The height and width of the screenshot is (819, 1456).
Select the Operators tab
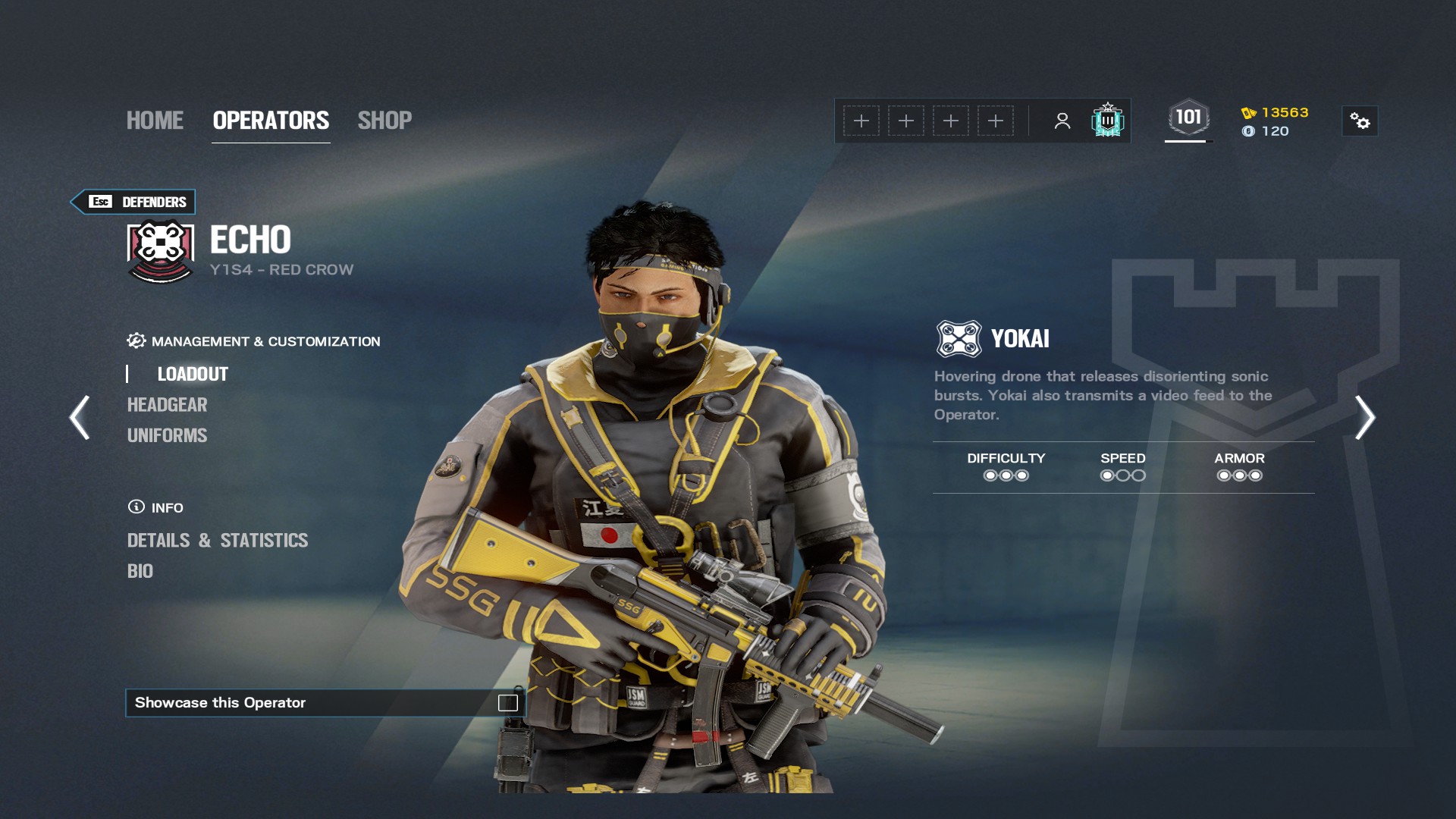pyautogui.click(x=271, y=121)
